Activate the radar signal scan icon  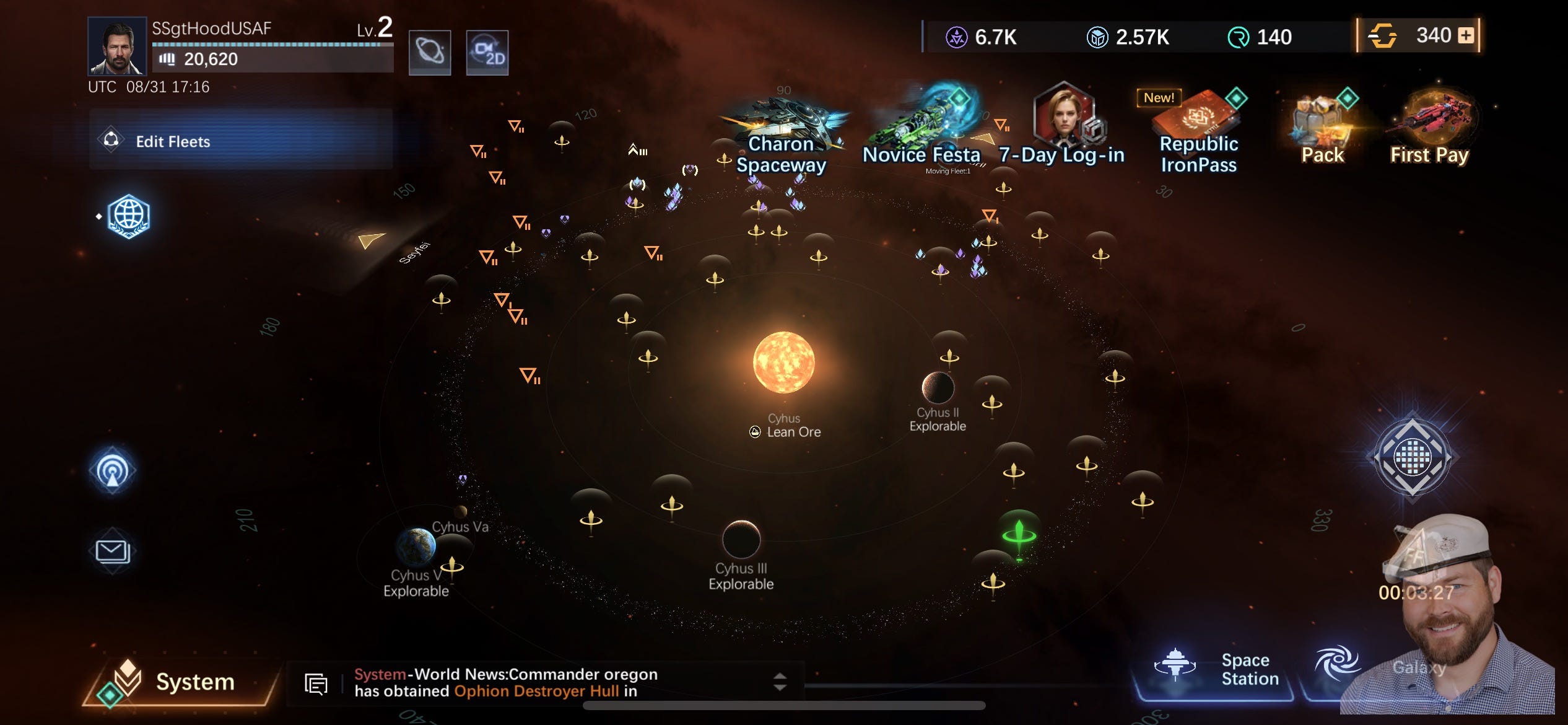[x=113, y=470]
